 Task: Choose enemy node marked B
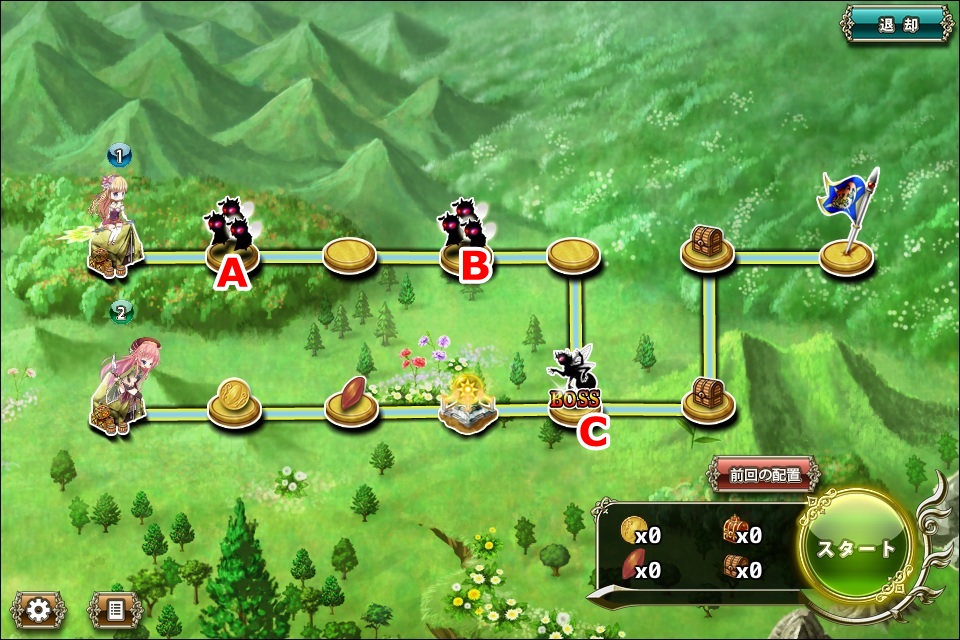(466, 235)
